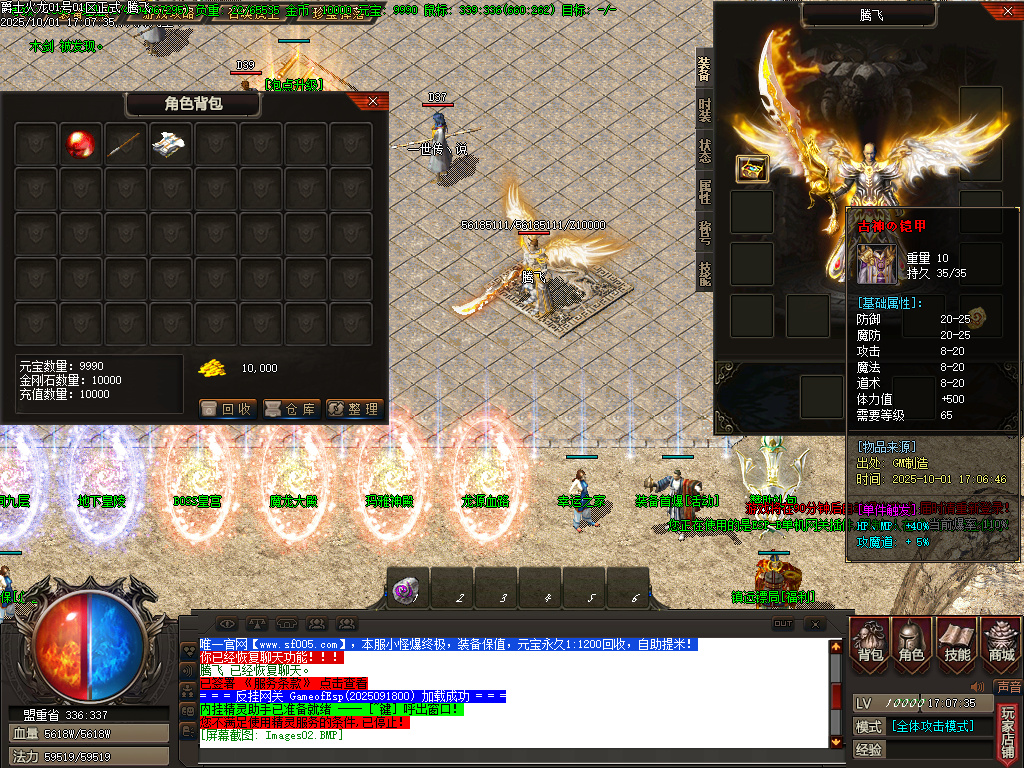Open the 仓库 warehouse button
Viewport: 1024px width, 768px height.
[291, 408]
